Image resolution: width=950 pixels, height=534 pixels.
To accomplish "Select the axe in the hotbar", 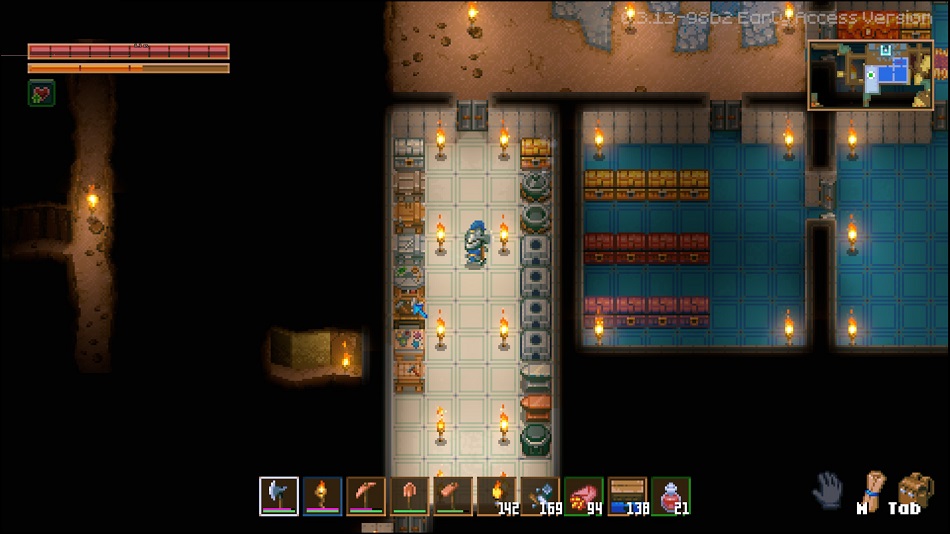I will point(279,496).
